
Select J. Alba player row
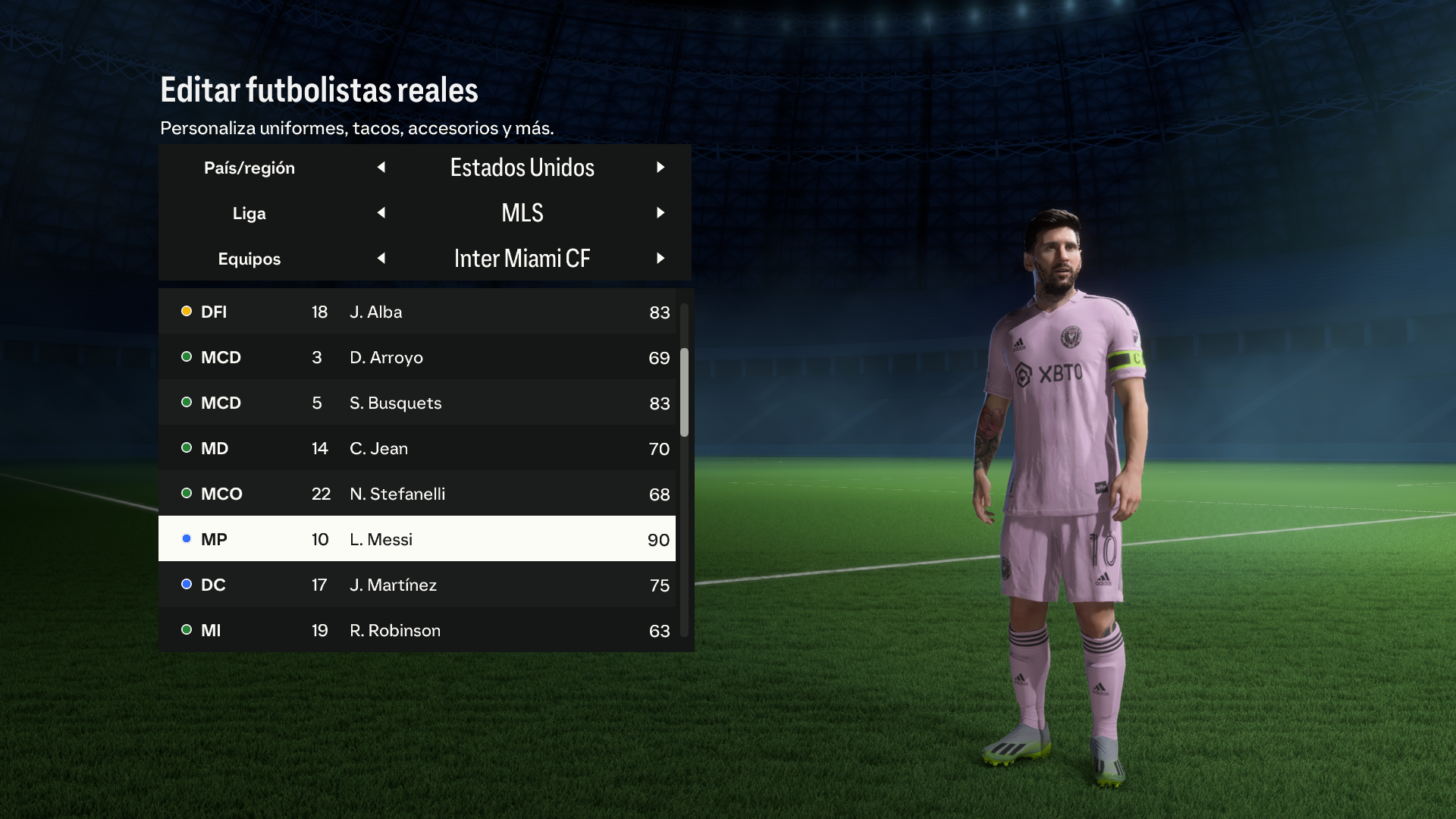[417, 312]
